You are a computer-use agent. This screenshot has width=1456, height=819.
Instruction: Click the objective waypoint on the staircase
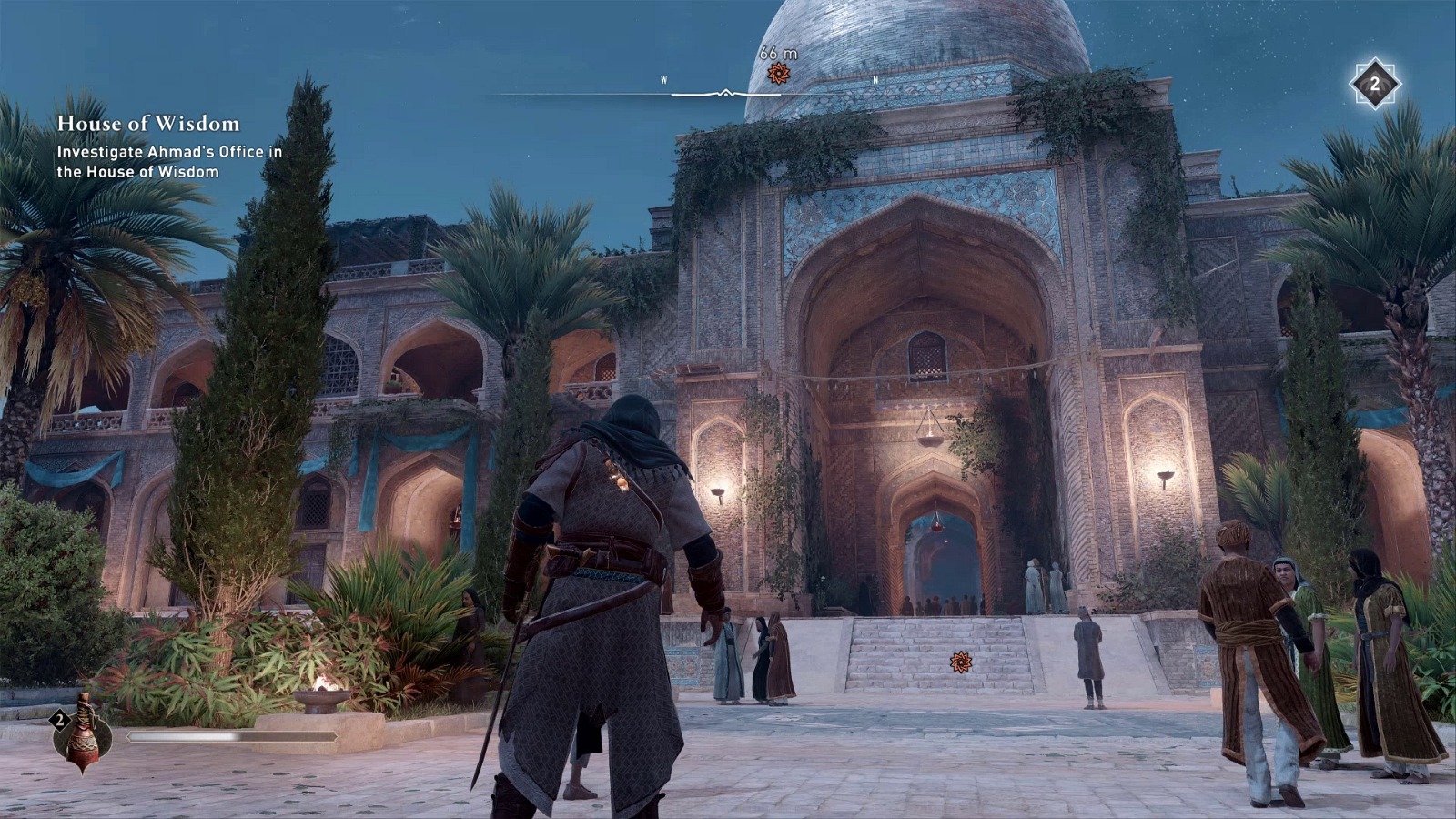pyautogui.click(x=960, y=660)
